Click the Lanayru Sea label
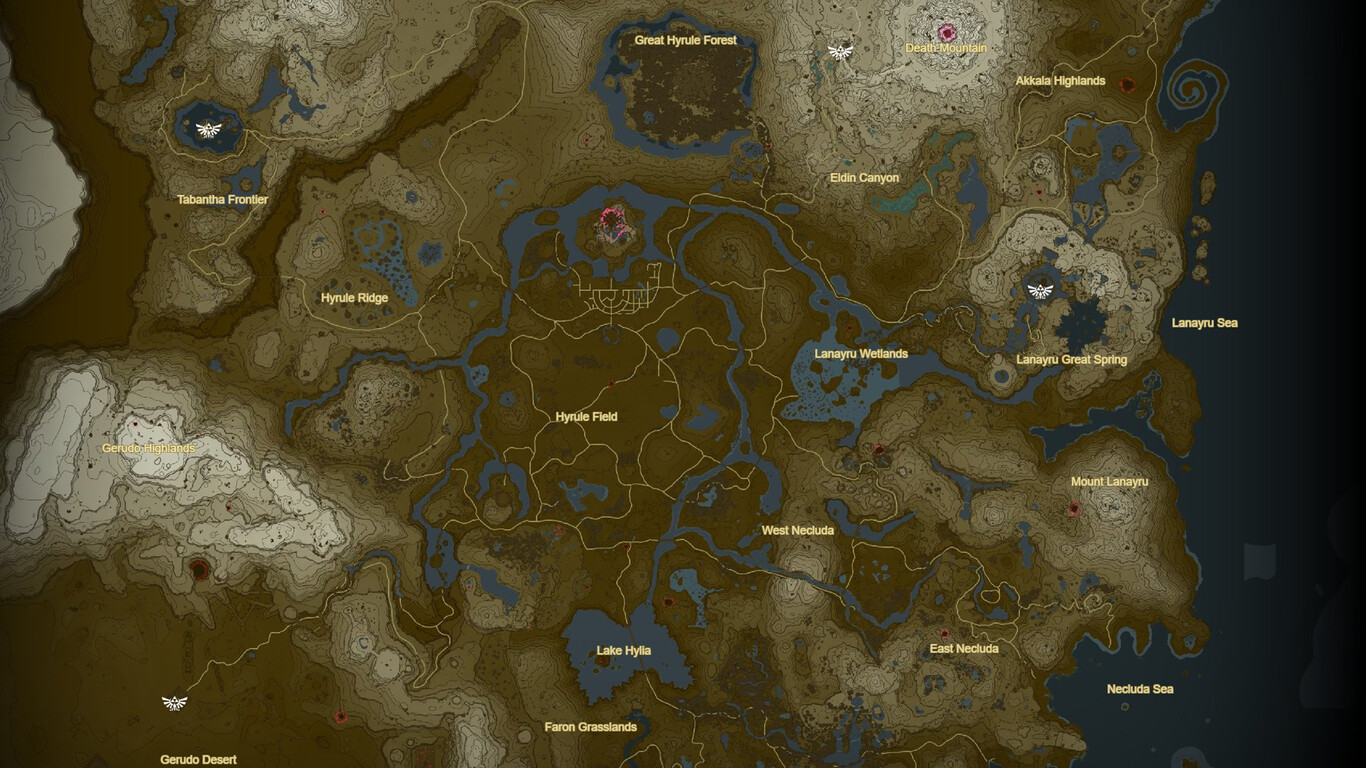This screenshot has height=768, width=1366. click(x=1206, y=322)
